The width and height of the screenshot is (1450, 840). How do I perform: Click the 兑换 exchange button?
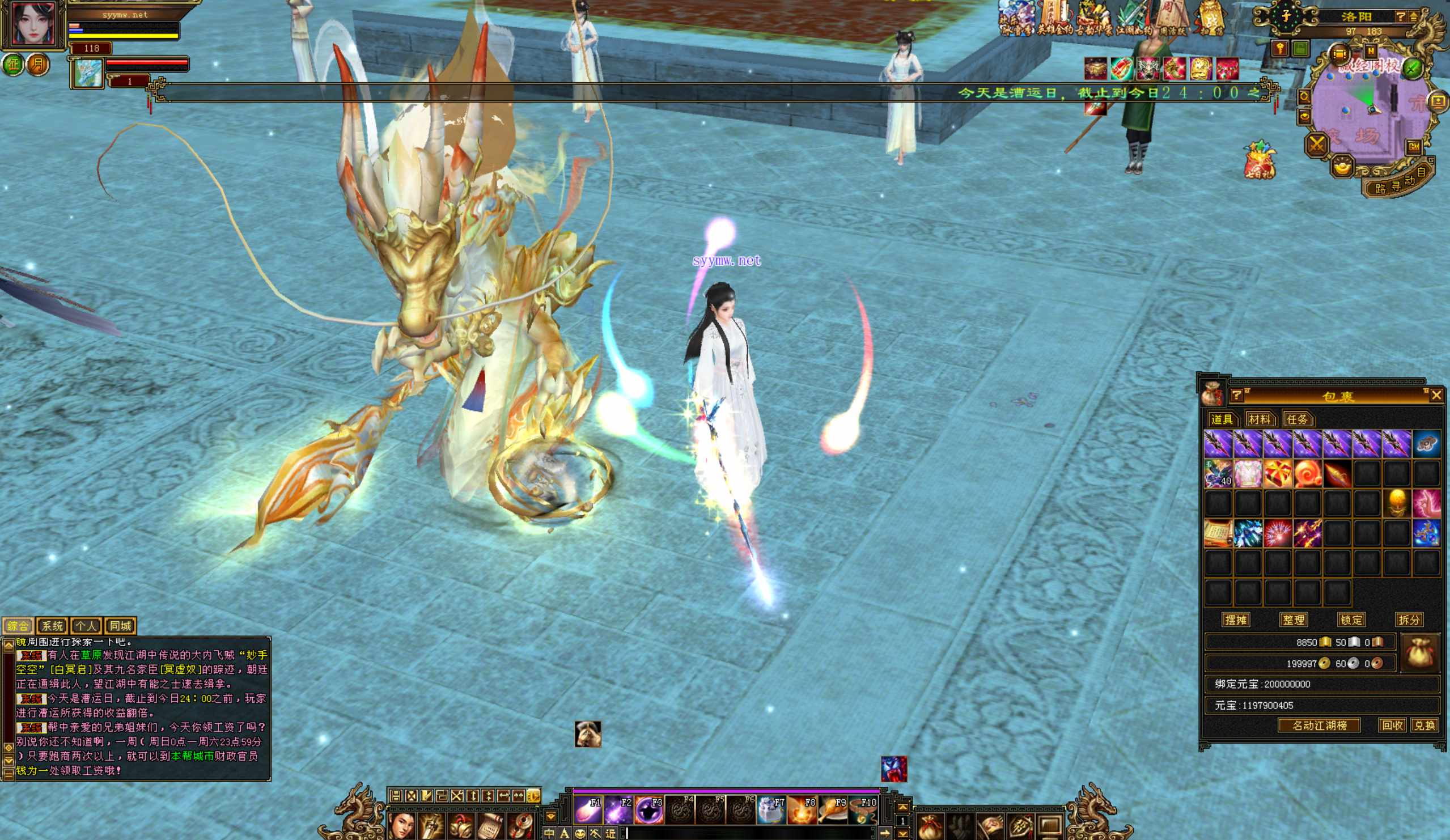1424,726
